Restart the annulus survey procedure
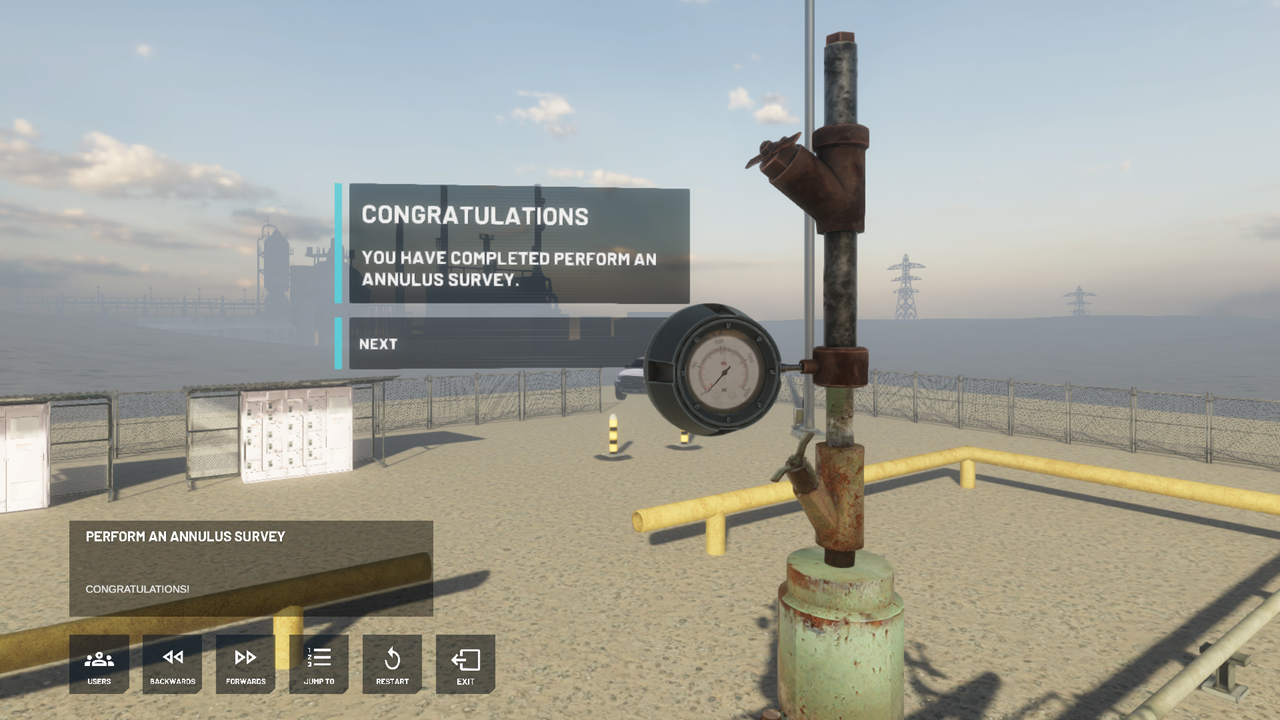The image size is (1280, 720). pos(392,664)
